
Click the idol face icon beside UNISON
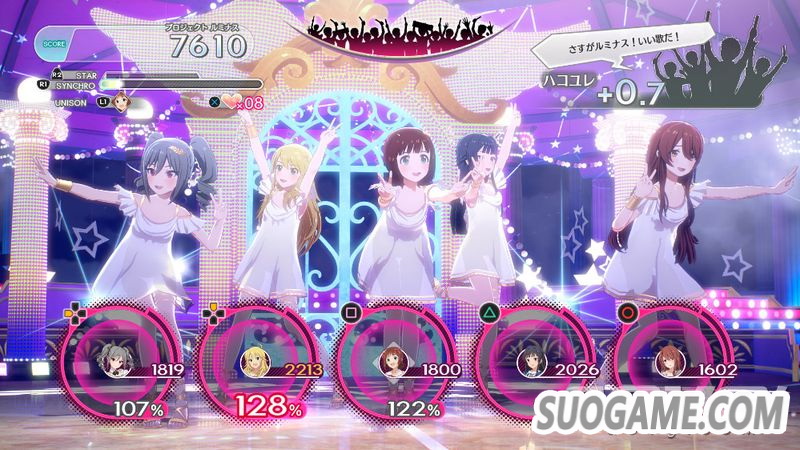[123, 100]
